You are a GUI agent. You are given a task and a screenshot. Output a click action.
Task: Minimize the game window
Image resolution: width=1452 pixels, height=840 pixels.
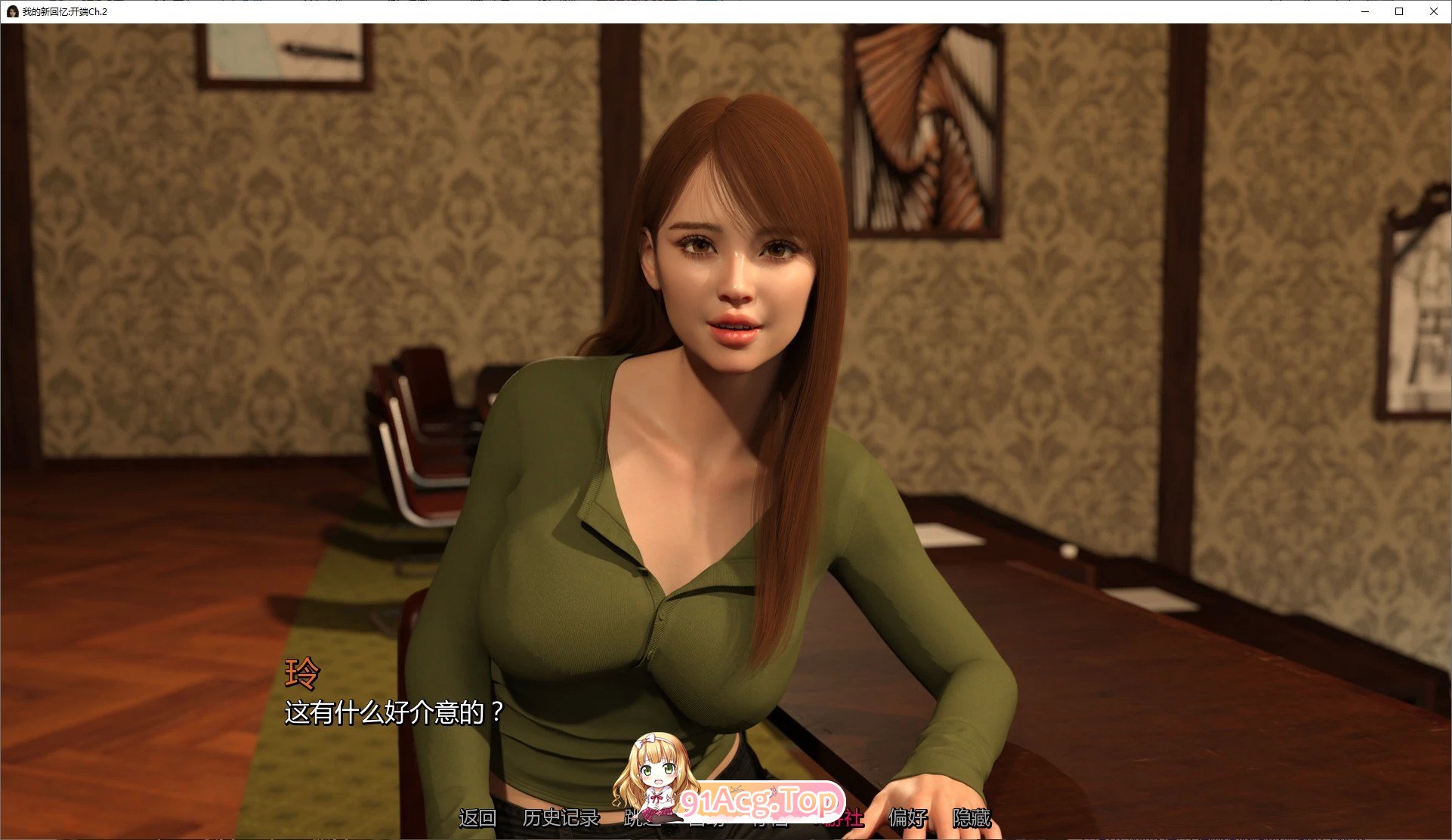pos(1364,12)
